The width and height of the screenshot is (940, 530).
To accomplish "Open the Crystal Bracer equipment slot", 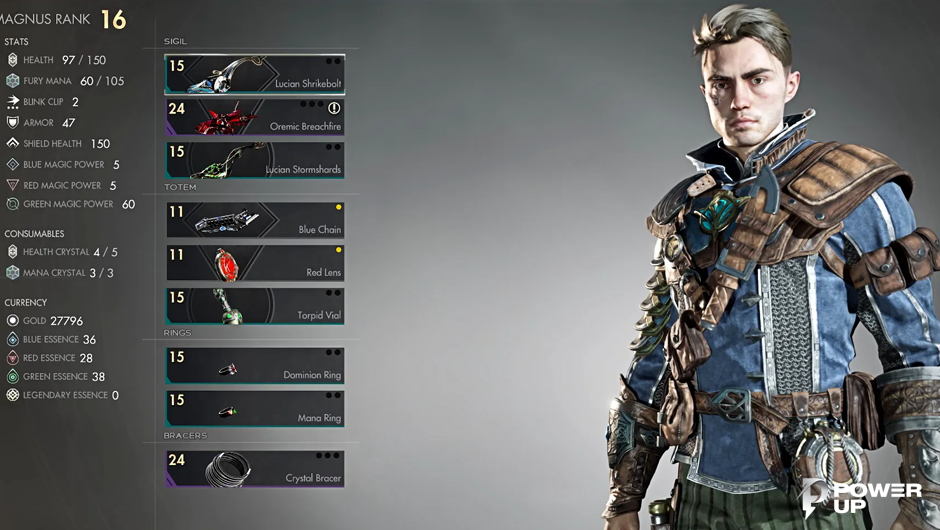I will click(x=255, y=469).
